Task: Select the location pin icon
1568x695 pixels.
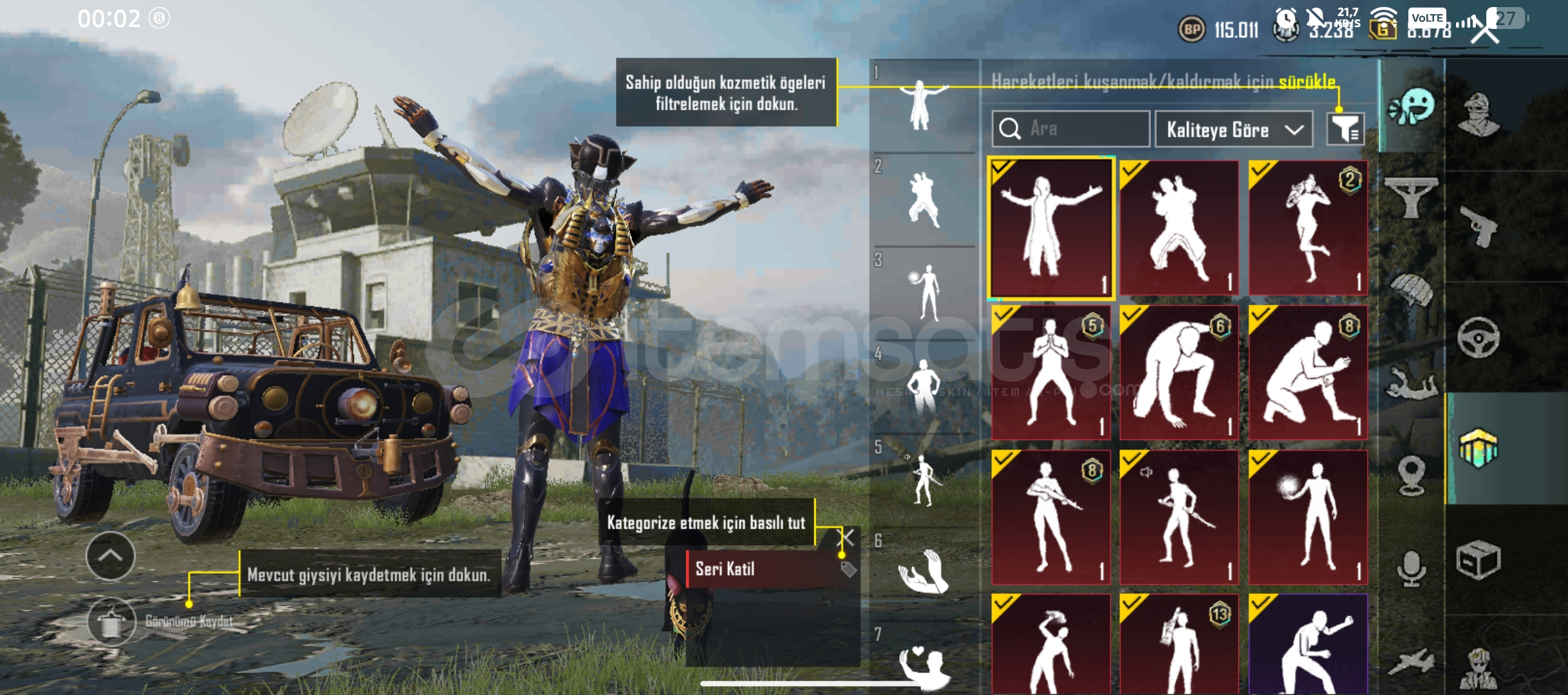Action: [1410, 474]
